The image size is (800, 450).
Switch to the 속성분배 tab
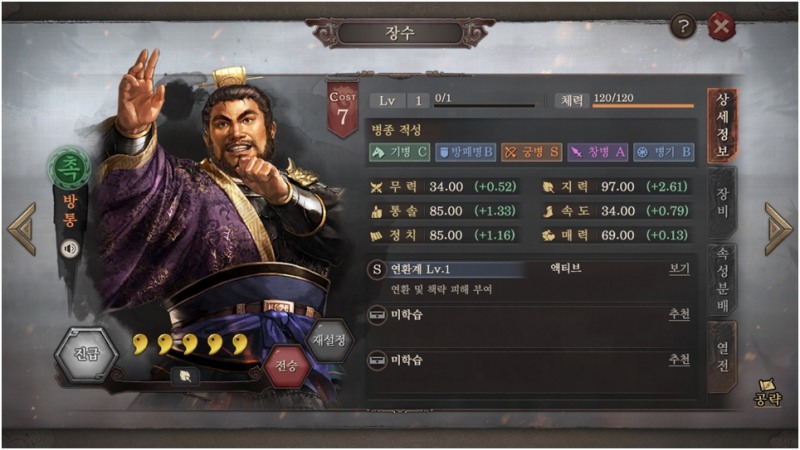[720, 279]
